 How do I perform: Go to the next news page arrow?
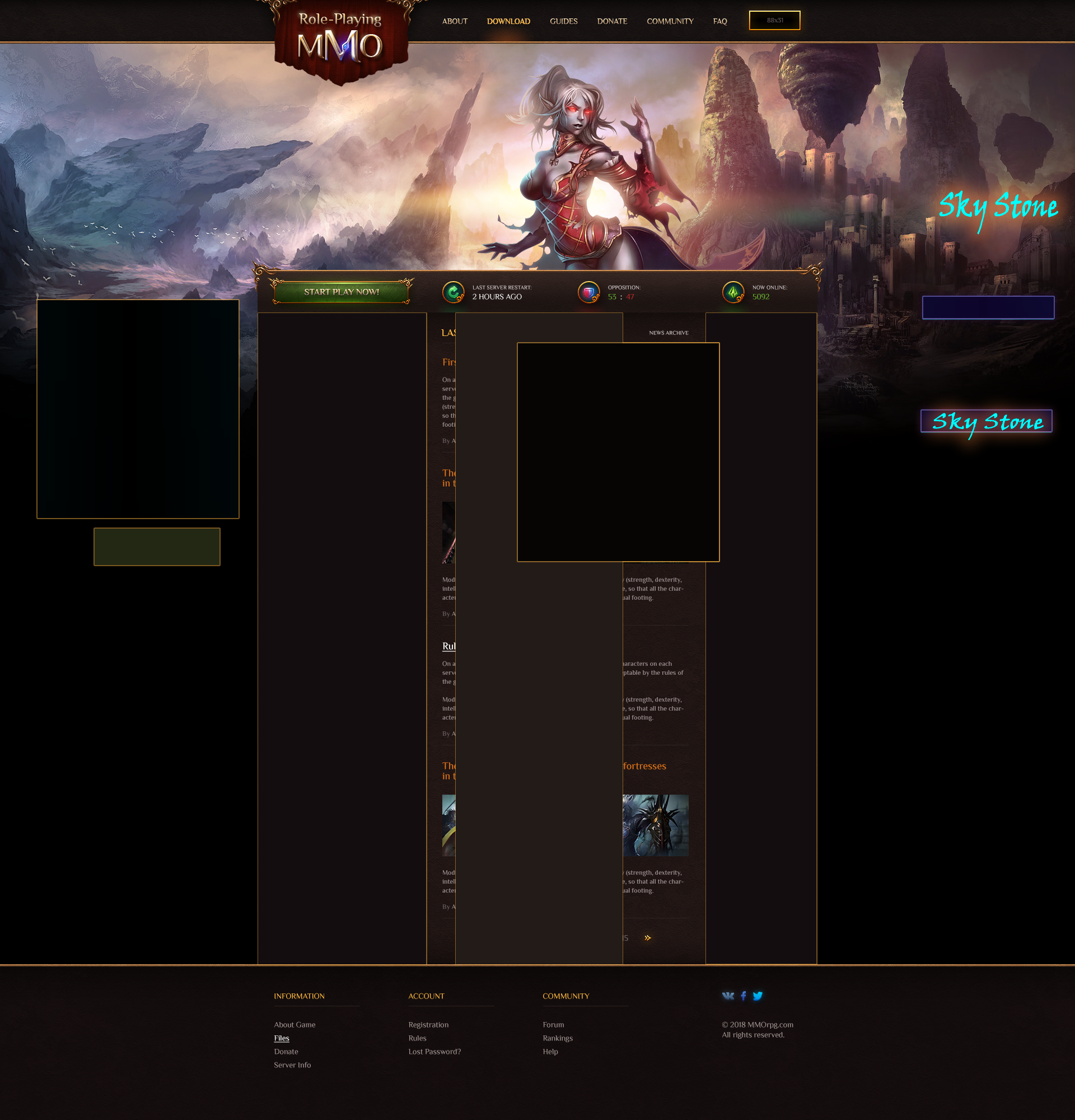point(647,937)
